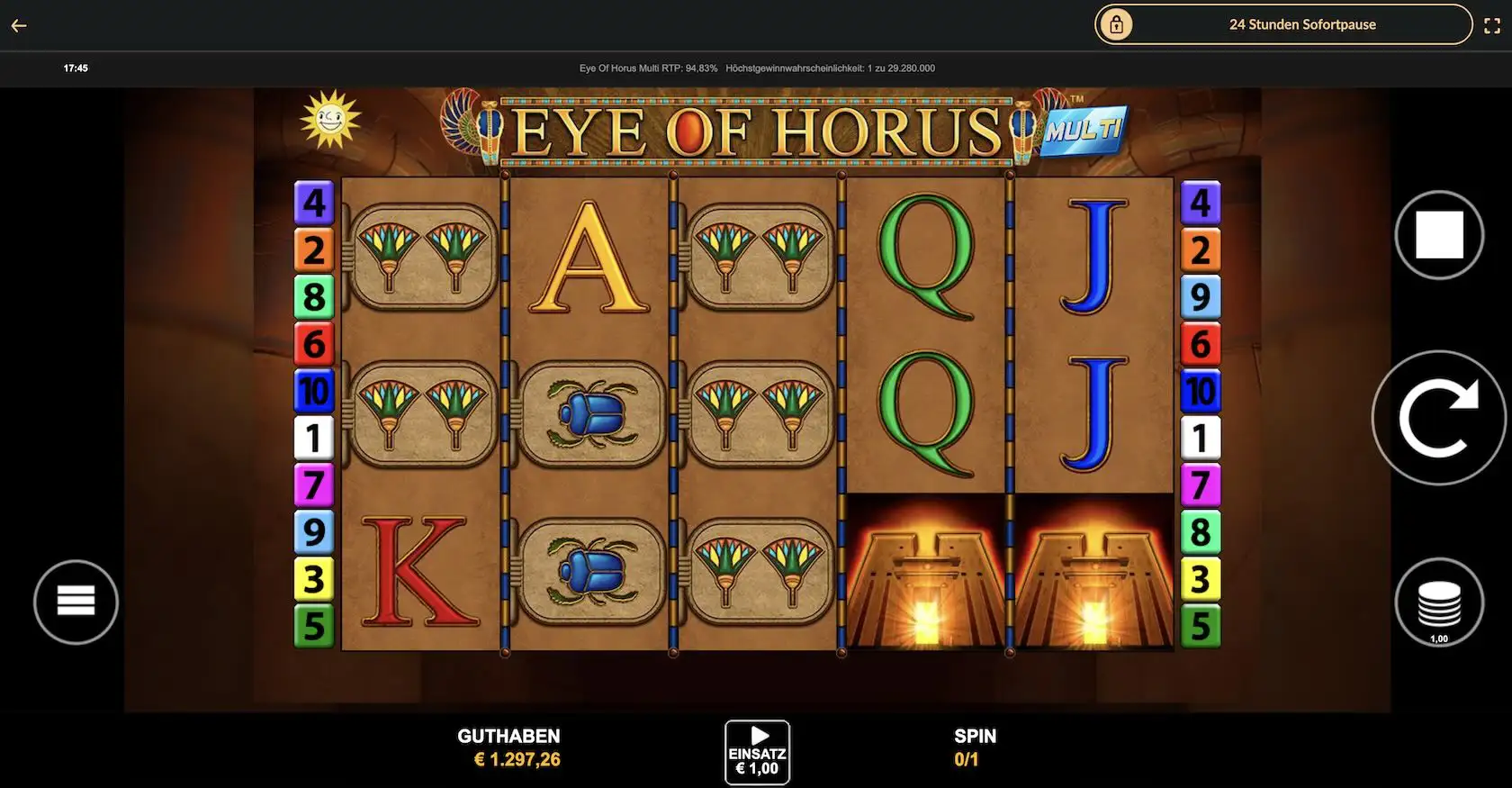1512x788 pixels.
Task: Select the MULTI logo next to the title
Action: (1084, 129)
